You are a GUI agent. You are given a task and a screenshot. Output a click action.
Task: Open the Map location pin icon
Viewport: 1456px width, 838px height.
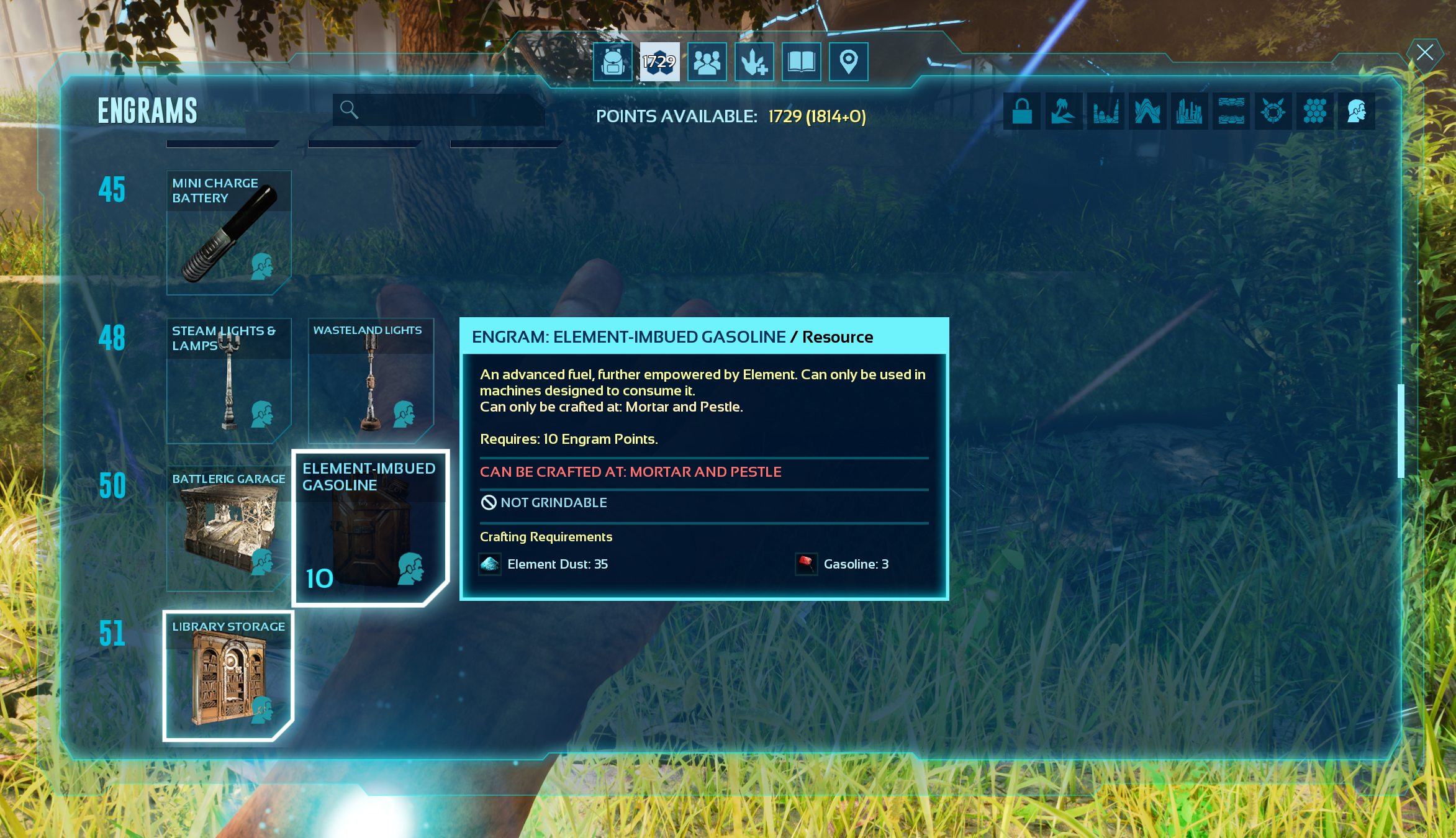pyautogui.click(x=848, y=61)
